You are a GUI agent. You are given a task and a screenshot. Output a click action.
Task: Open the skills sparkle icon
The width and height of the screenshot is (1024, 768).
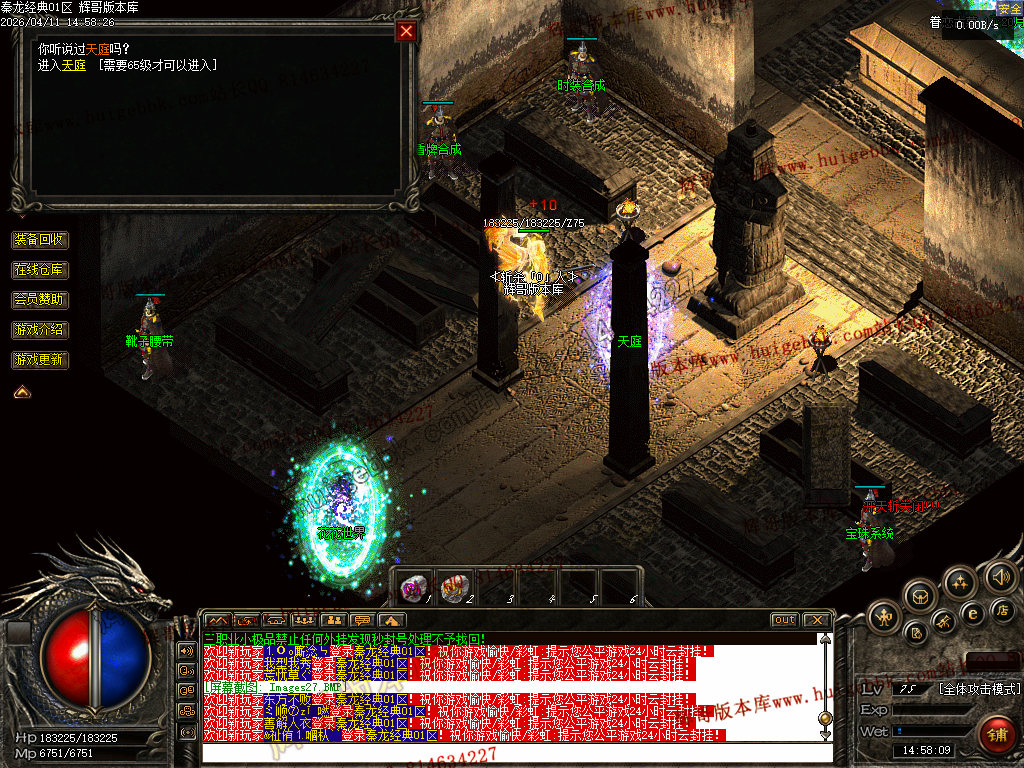tap(960, 582)
